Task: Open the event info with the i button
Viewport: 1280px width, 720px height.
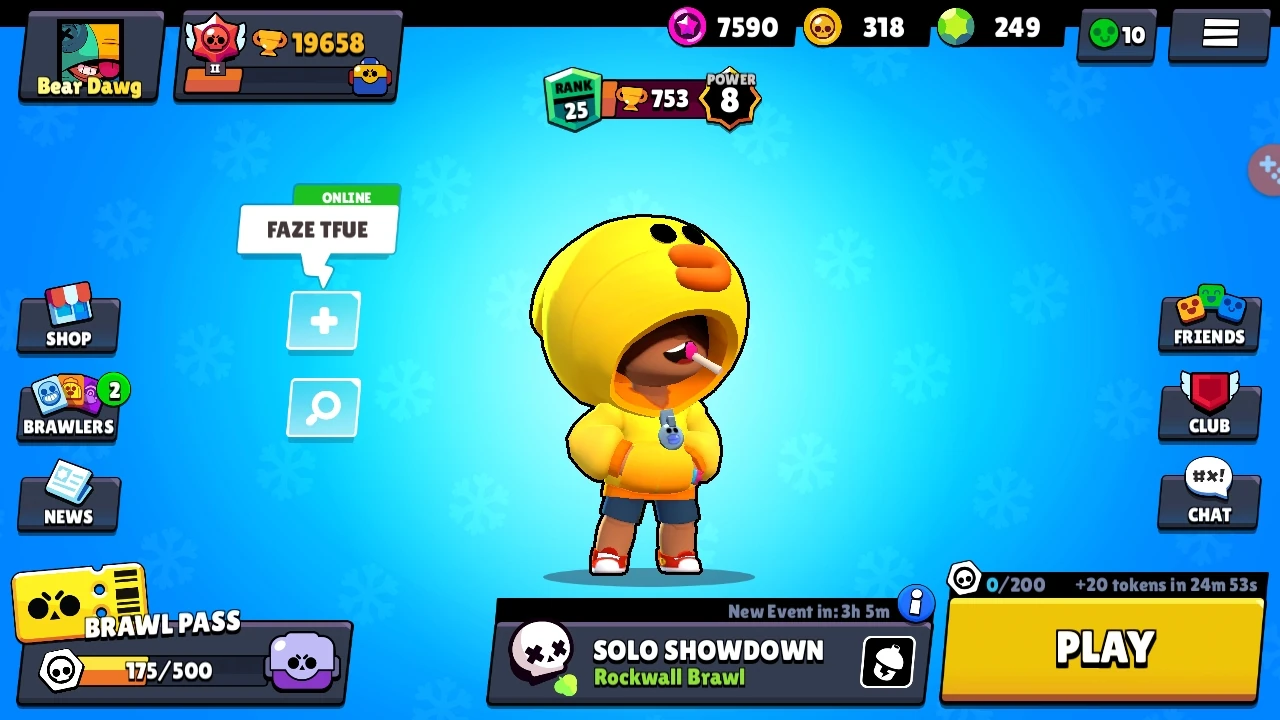Action: (916, 604)
